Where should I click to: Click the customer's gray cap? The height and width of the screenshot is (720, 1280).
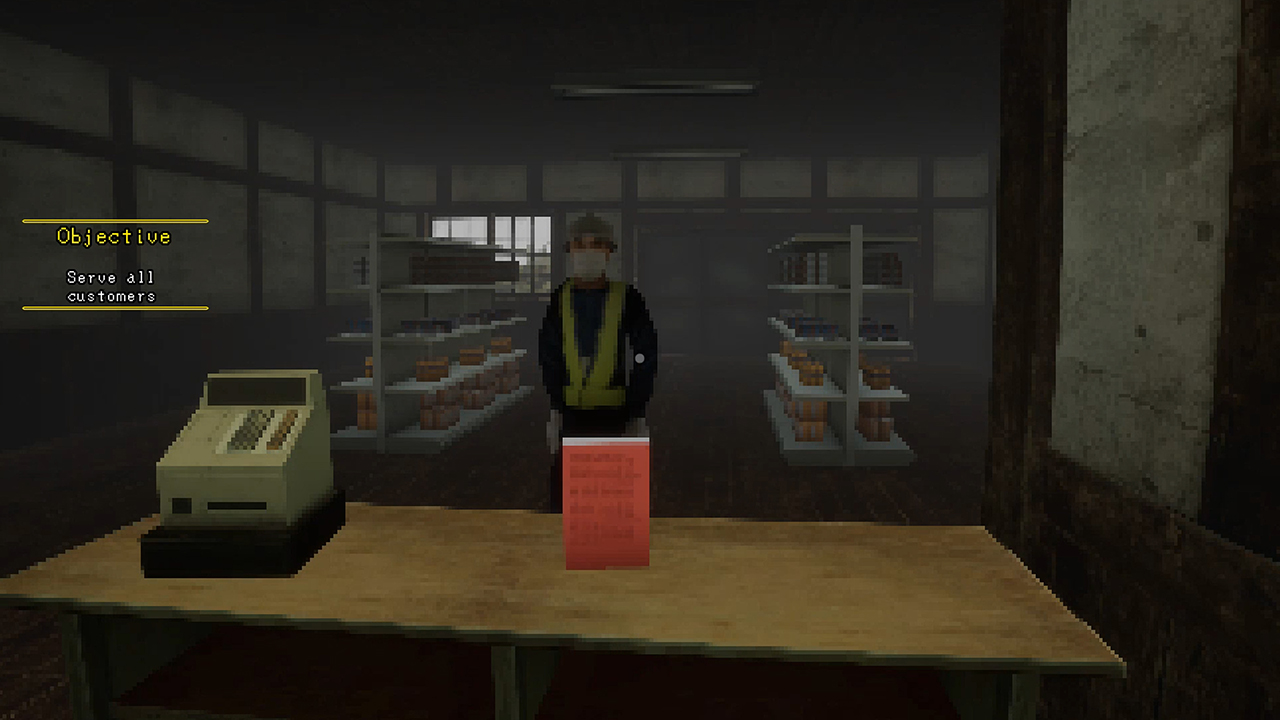tap(590, 228)
